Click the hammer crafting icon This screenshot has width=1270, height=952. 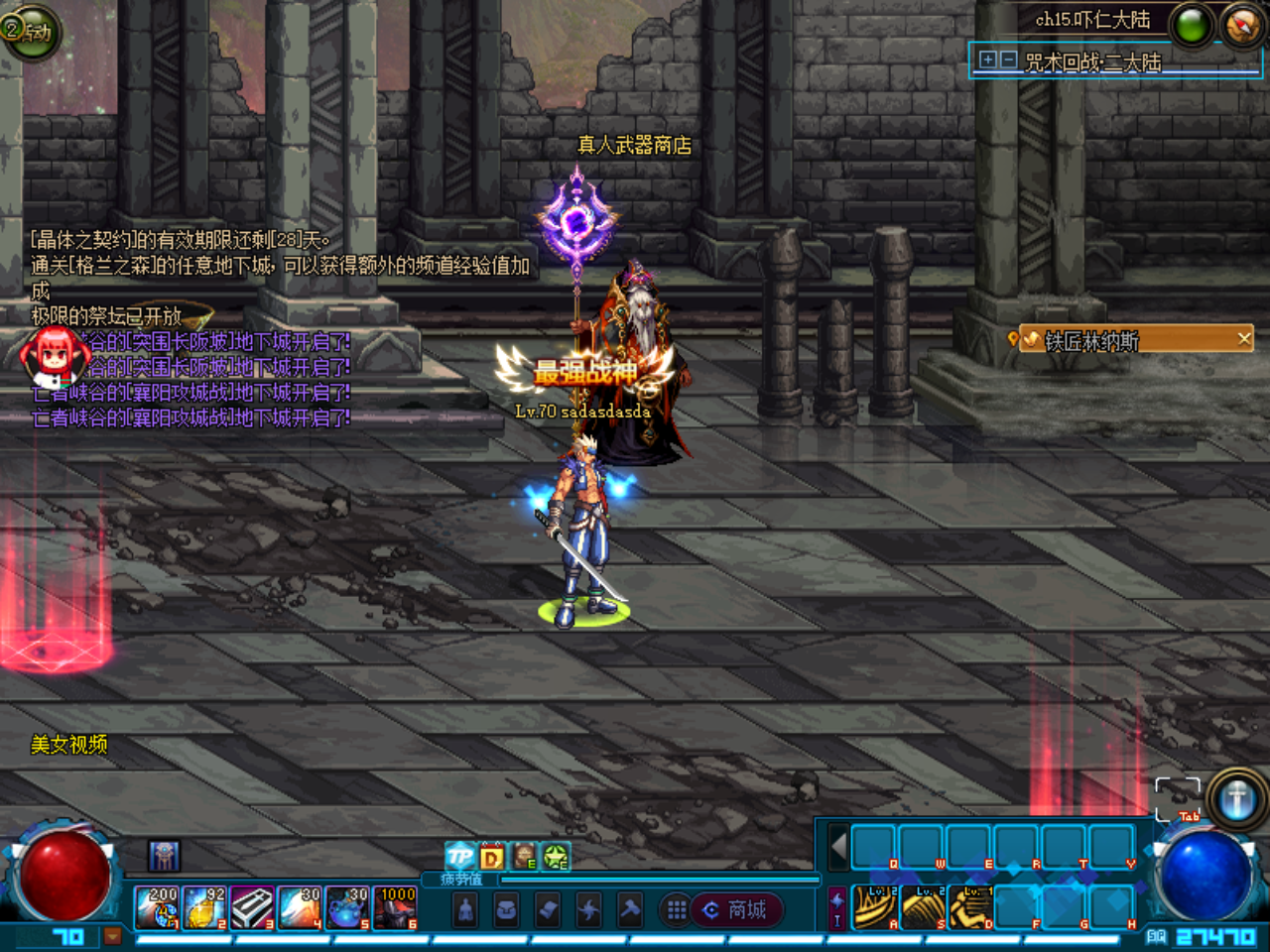pos(629,910)
